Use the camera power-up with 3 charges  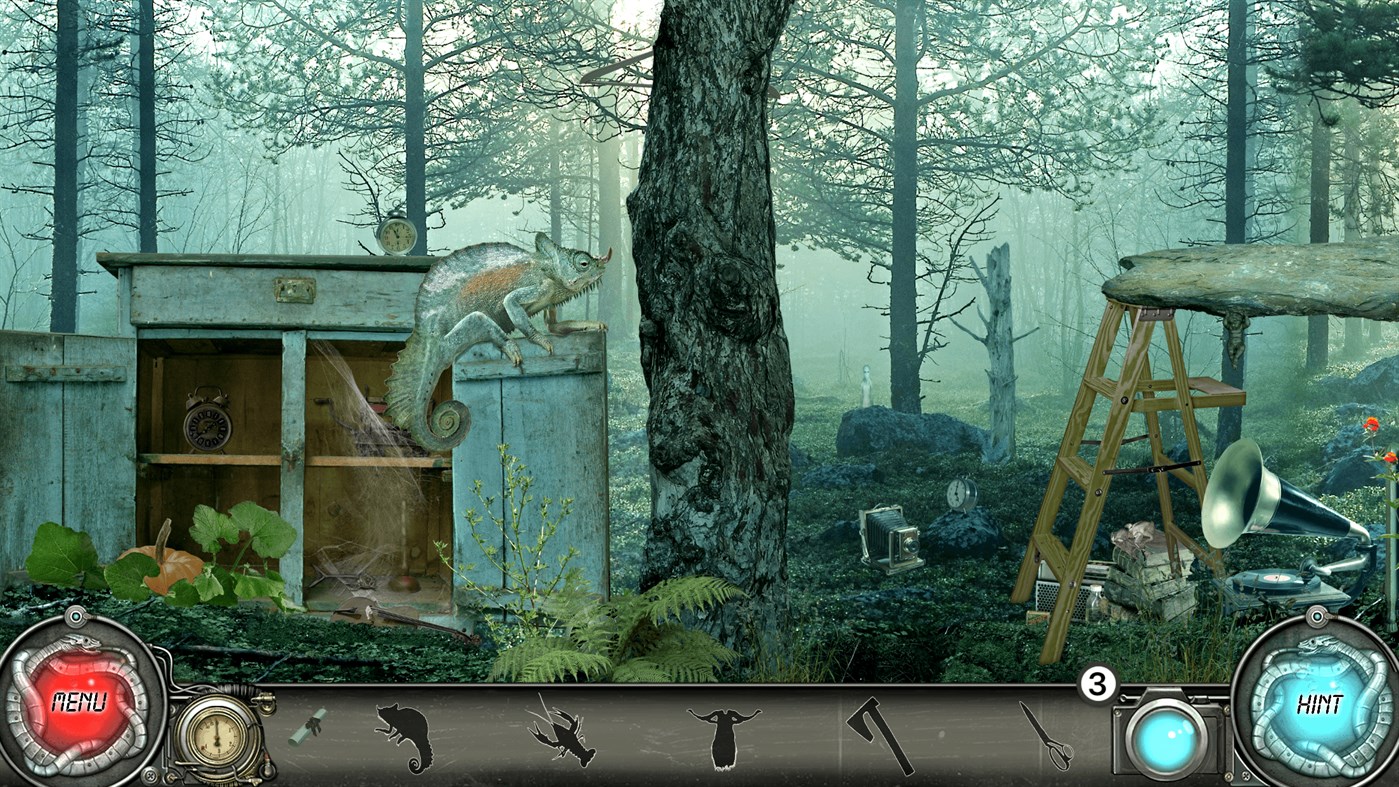point(1166,737)
